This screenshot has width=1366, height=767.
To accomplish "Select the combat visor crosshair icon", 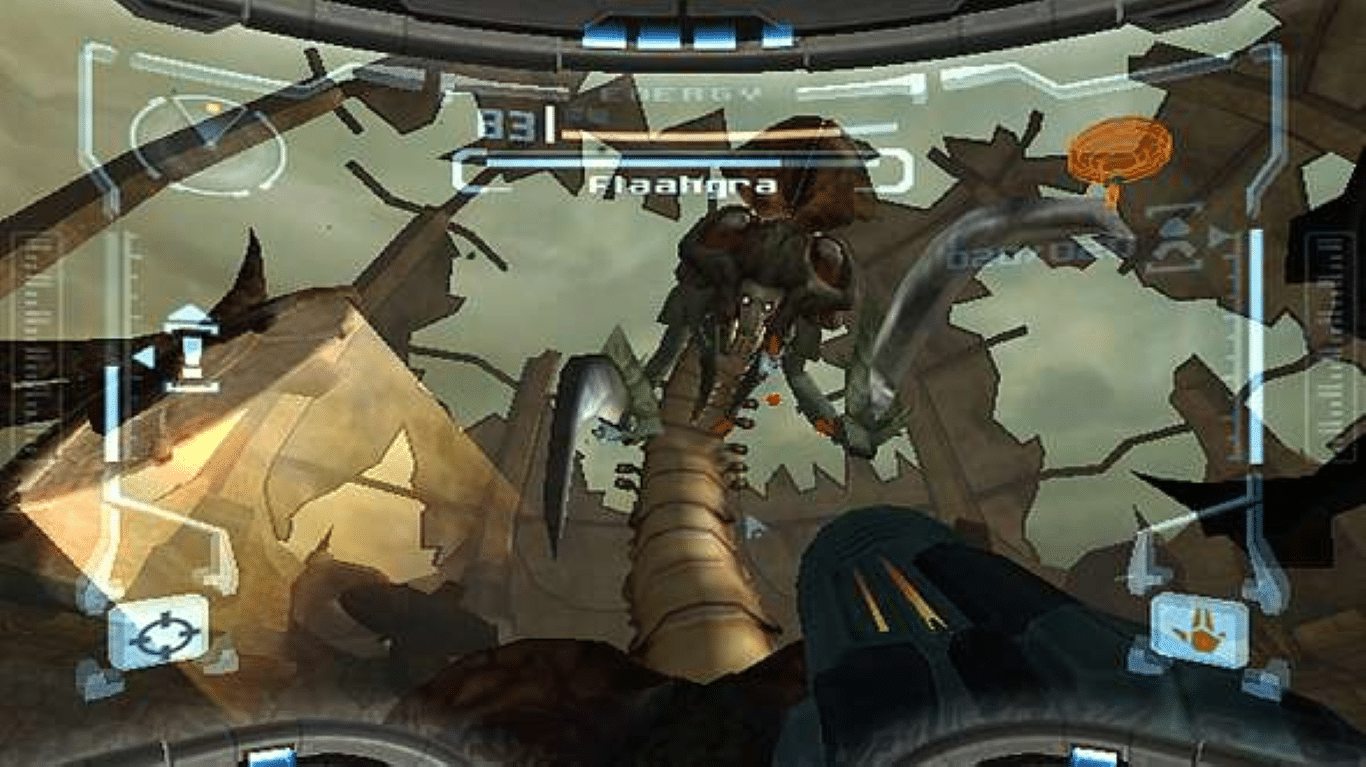I will pos(158,633).
